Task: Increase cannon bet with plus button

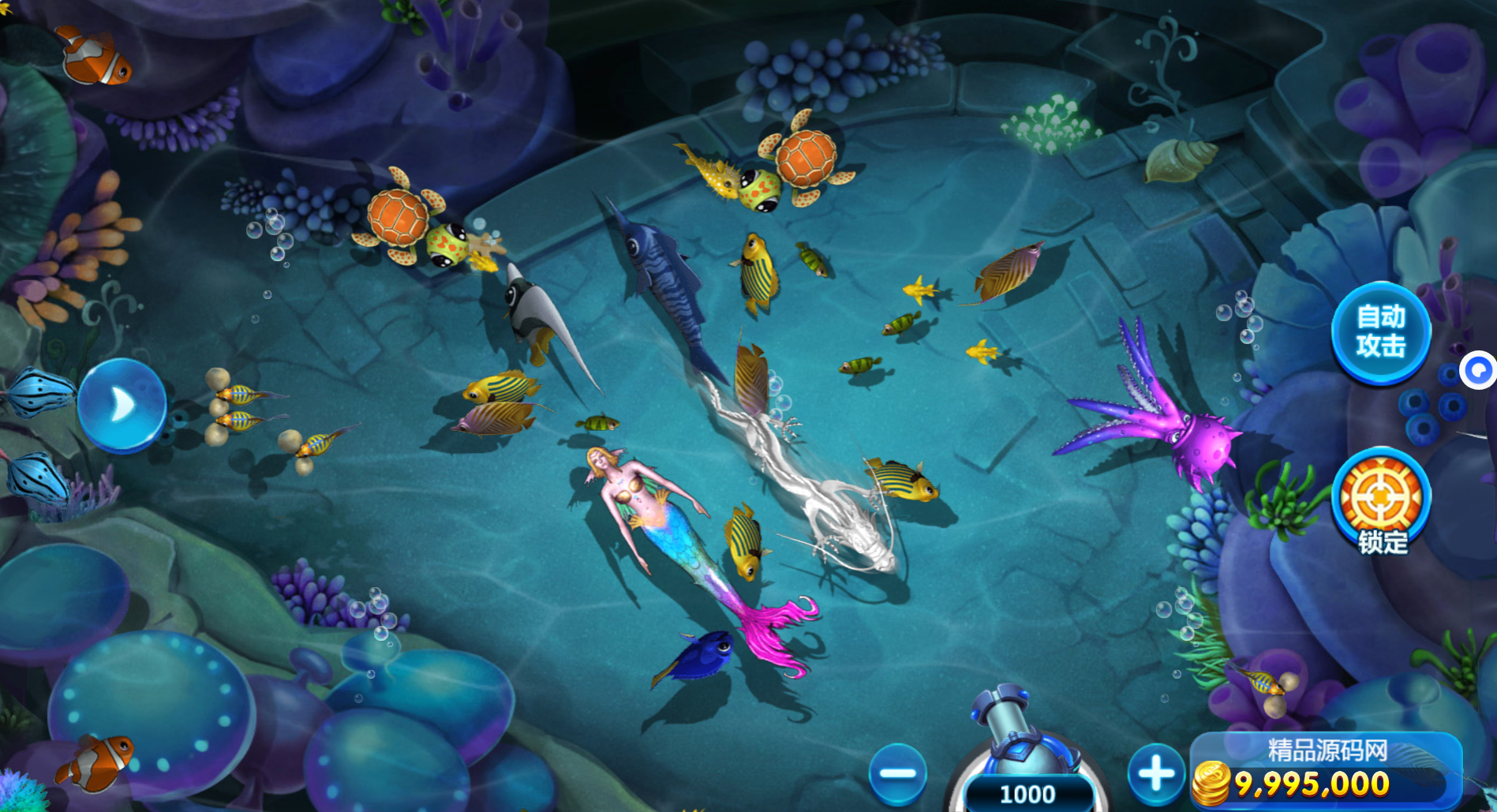Action: pos(1156,773)
